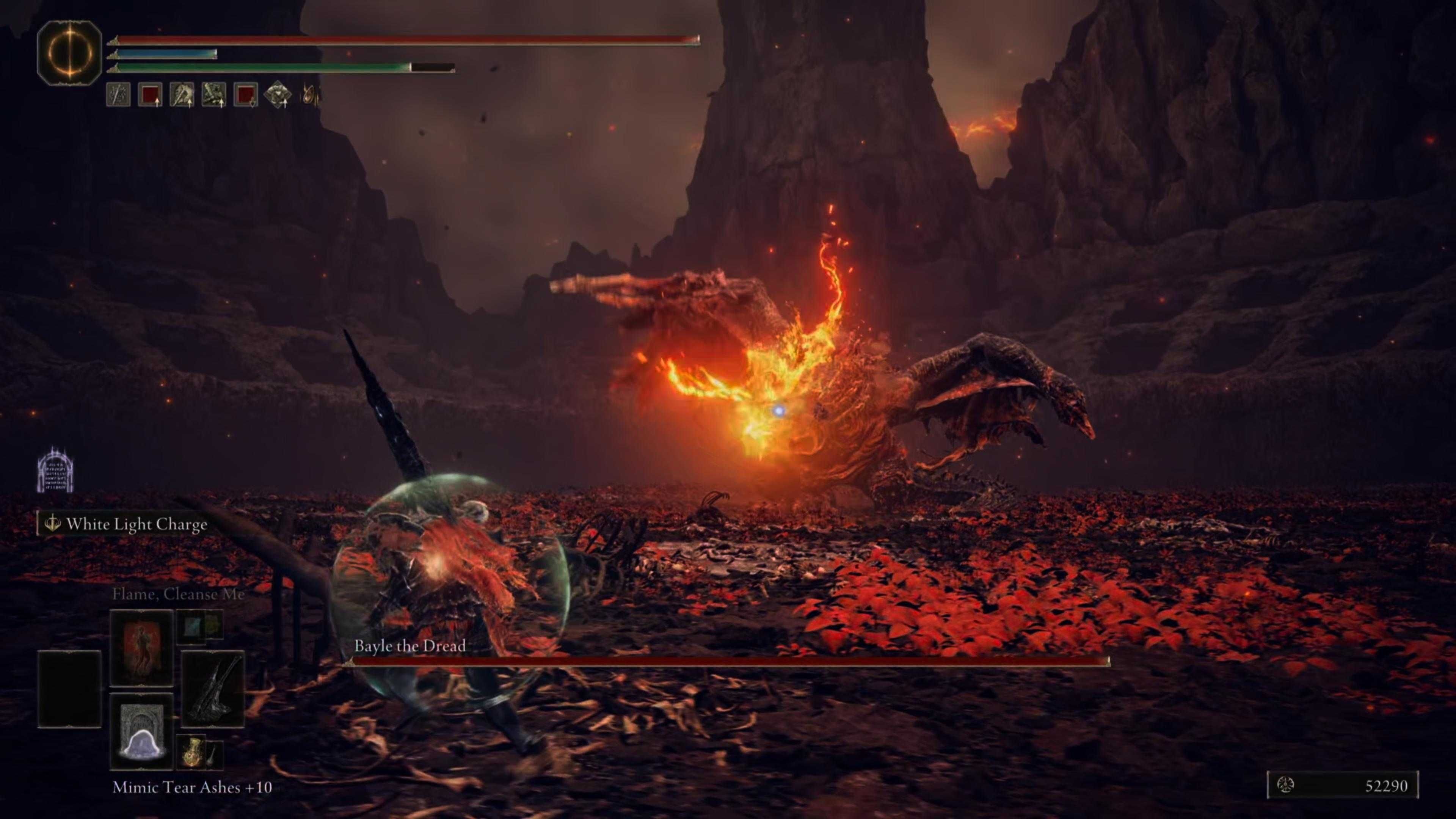
Task: Select the diamond-shaped talisman buff icon
Action: tap(279, 96)
